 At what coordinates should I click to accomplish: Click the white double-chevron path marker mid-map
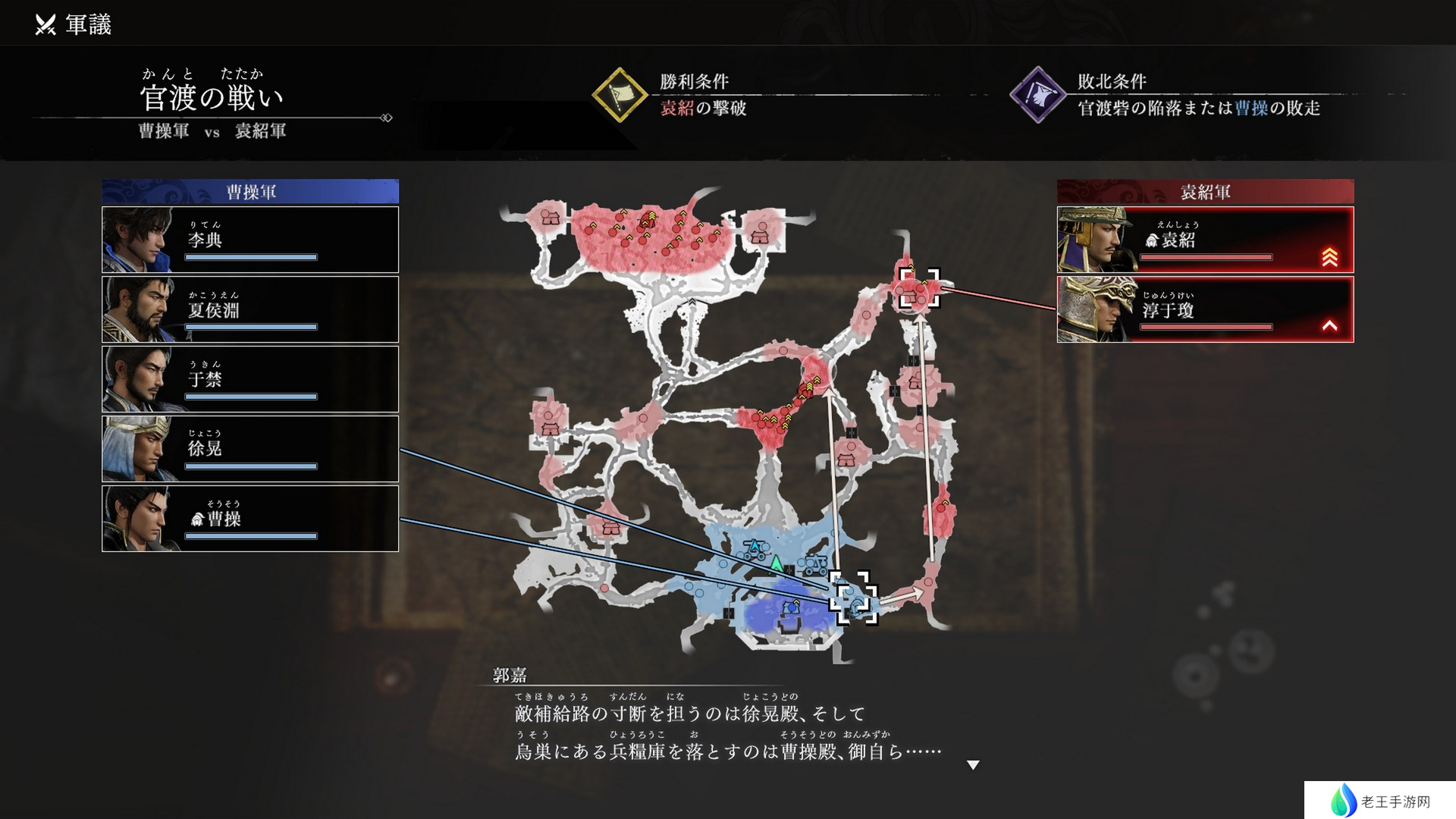tap(692, 301)
